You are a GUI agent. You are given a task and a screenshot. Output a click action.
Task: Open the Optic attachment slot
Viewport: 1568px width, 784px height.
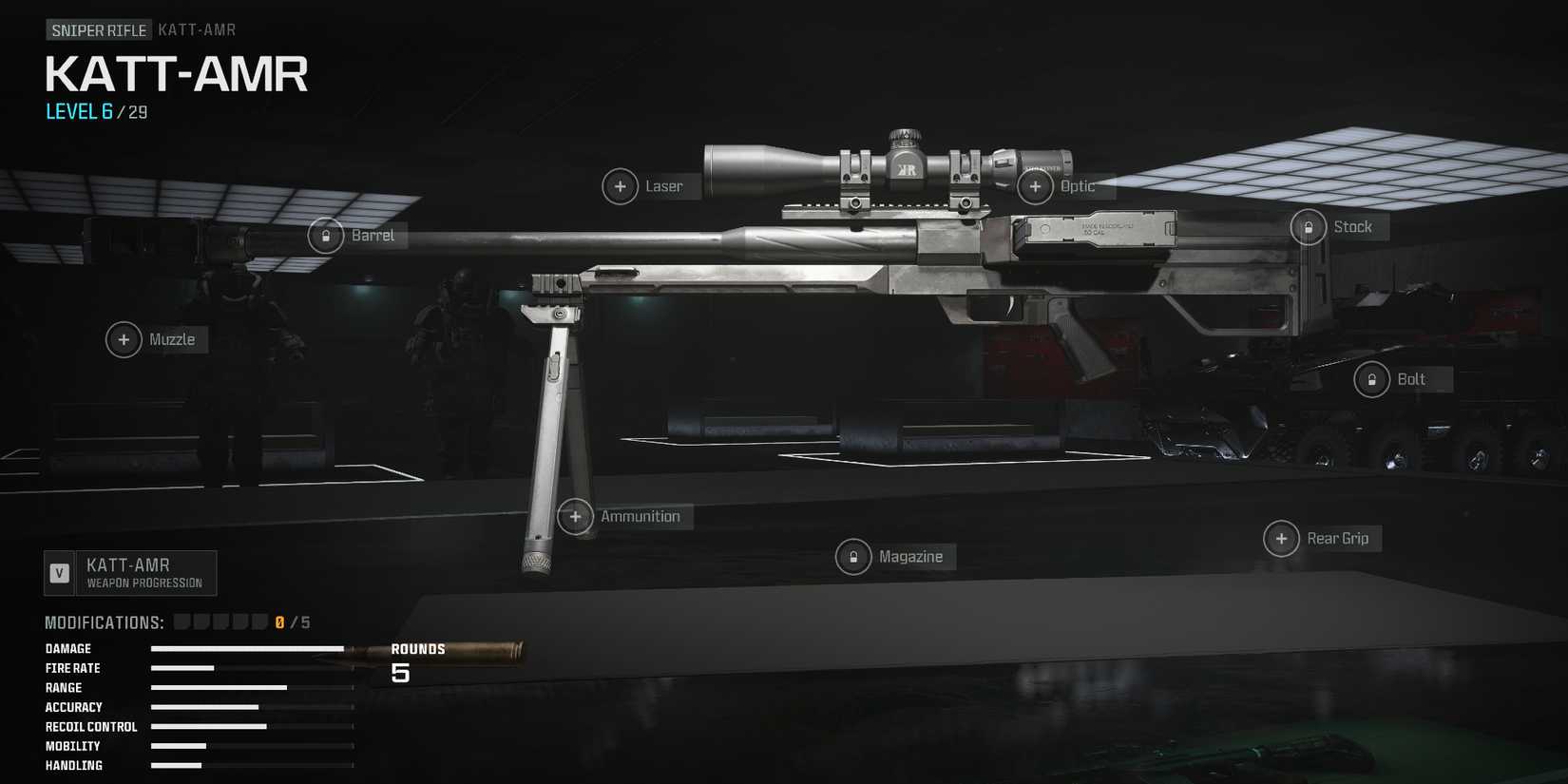(x=1035, y=186)
